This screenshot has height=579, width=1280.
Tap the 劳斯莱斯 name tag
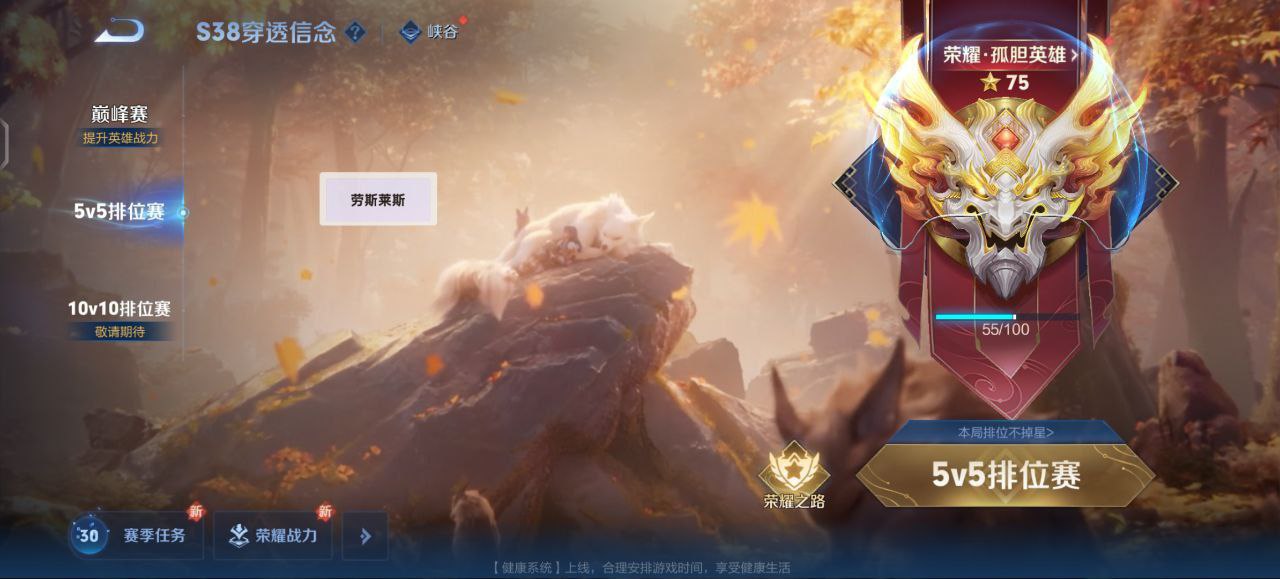point(378,199)
